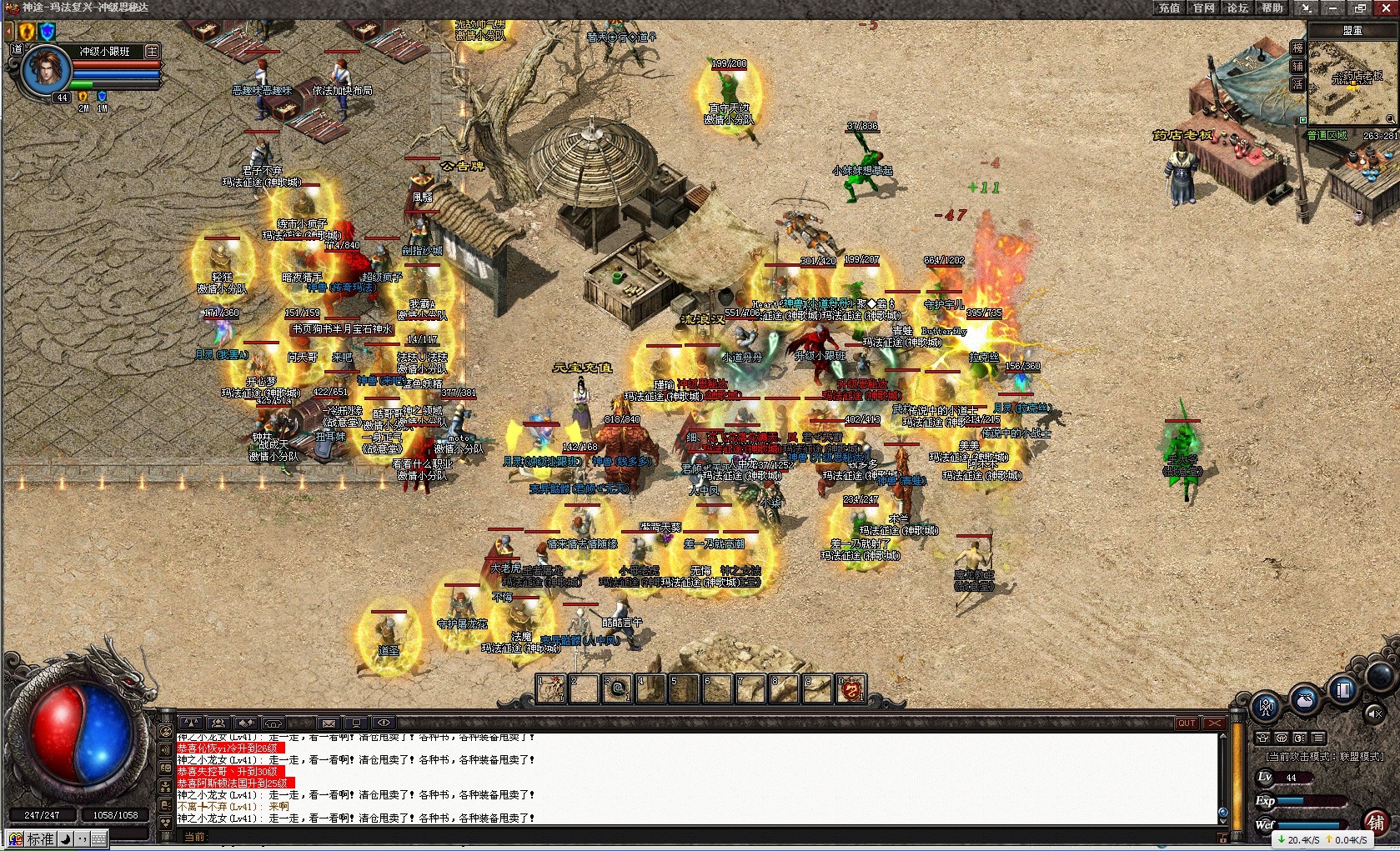Toggle the sound mute speaker
The height and width of the screenshot is (851, 1400).
coord(1374,713)
